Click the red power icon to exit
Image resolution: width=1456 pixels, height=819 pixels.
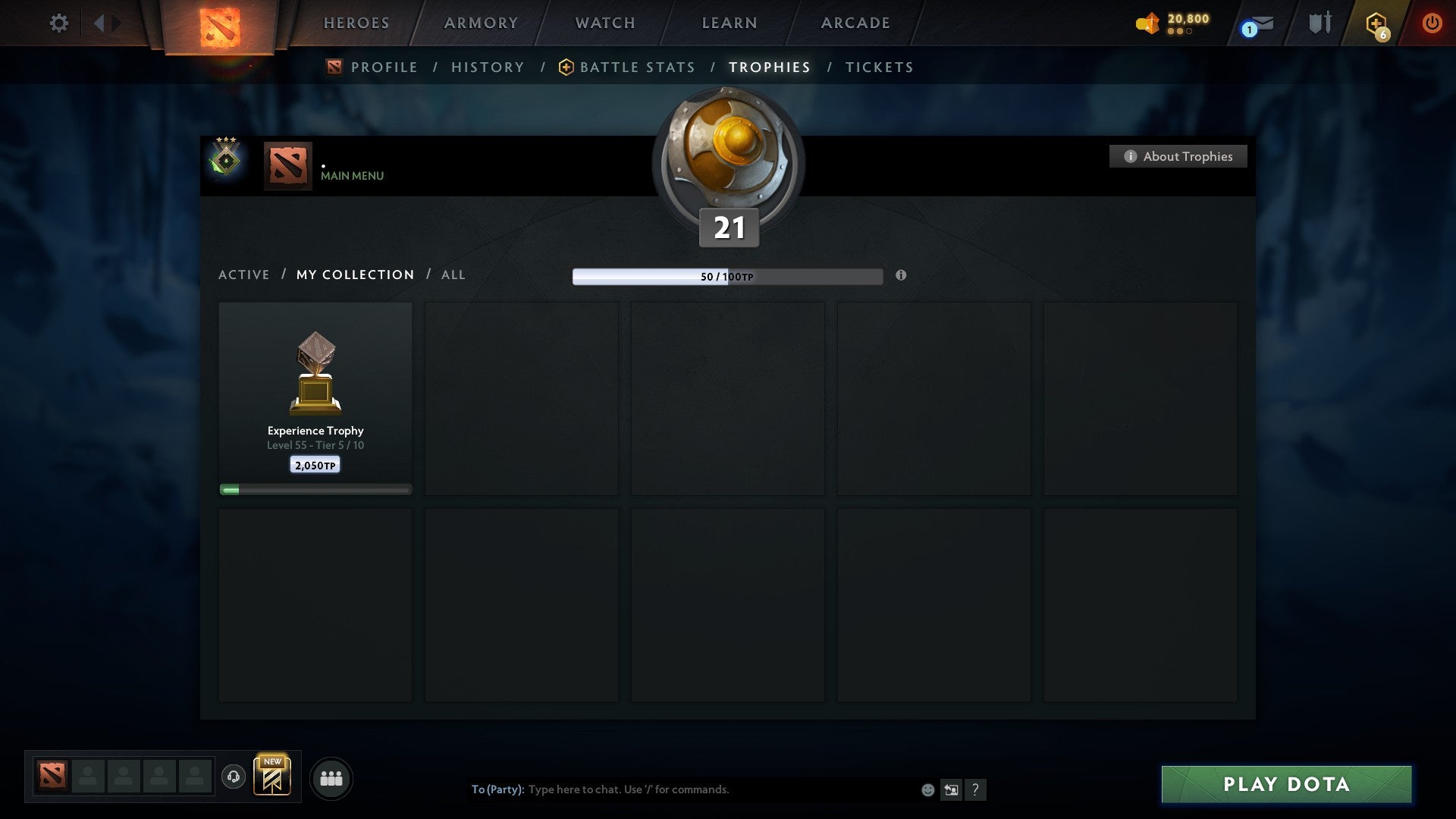1432,23
